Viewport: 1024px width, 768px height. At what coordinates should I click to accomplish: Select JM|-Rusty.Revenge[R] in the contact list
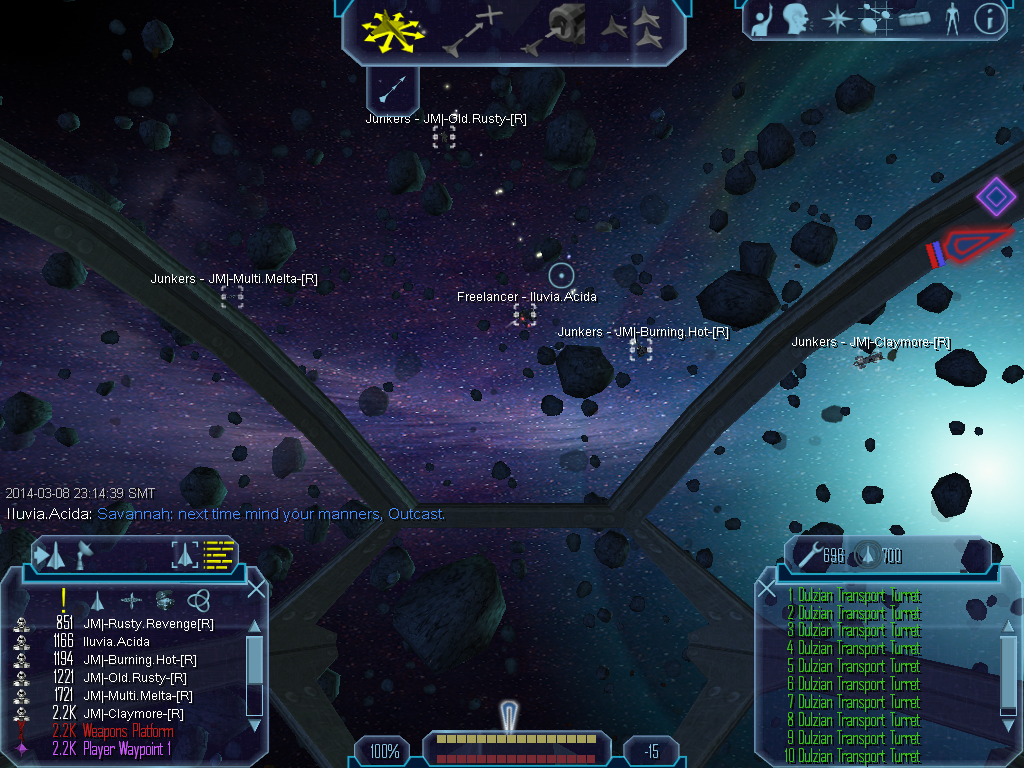tap(148, 624)
